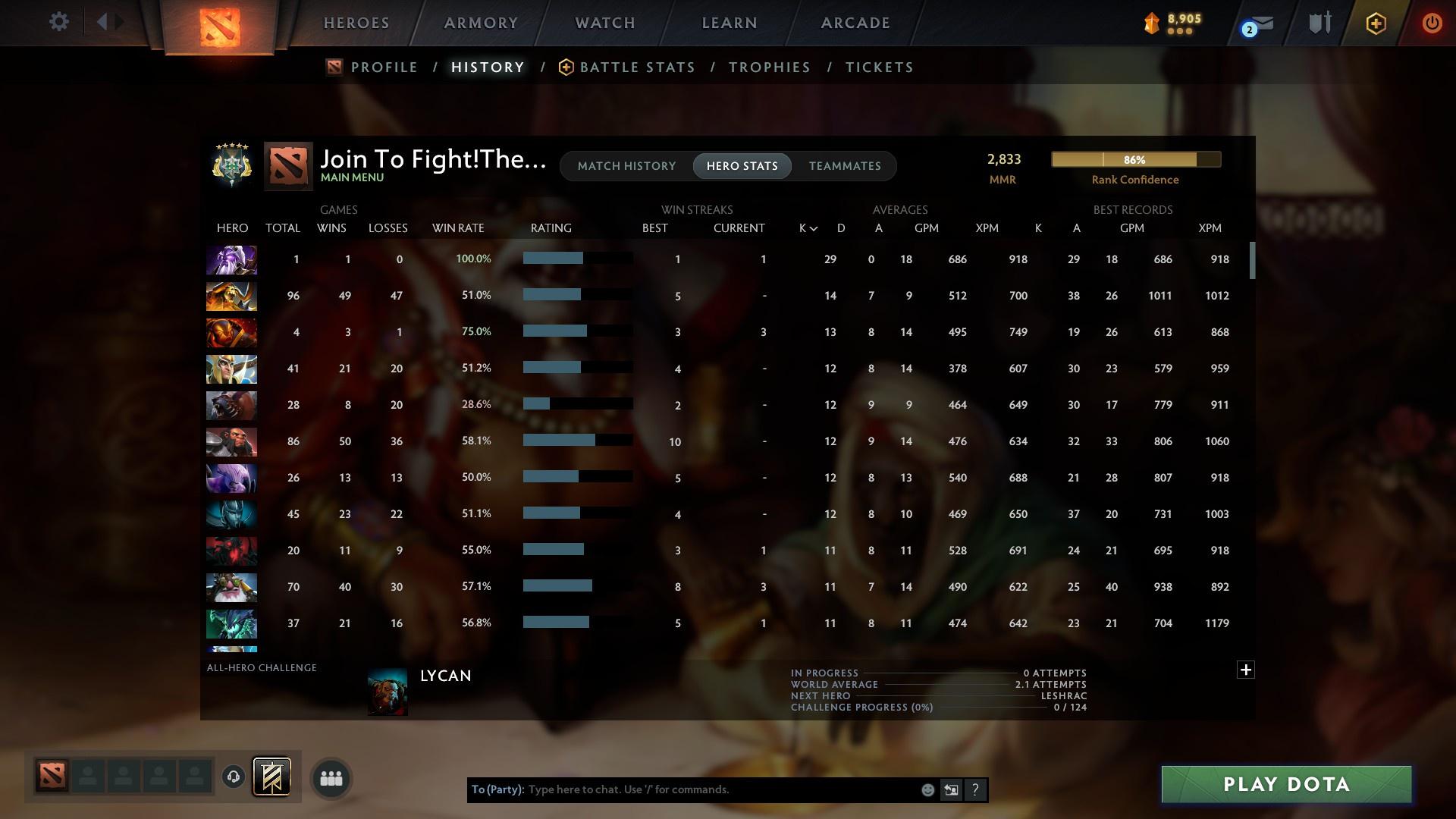Open the friends list icon near chat
Screen dimensions: 1456x819
click(x=331, y=777)
